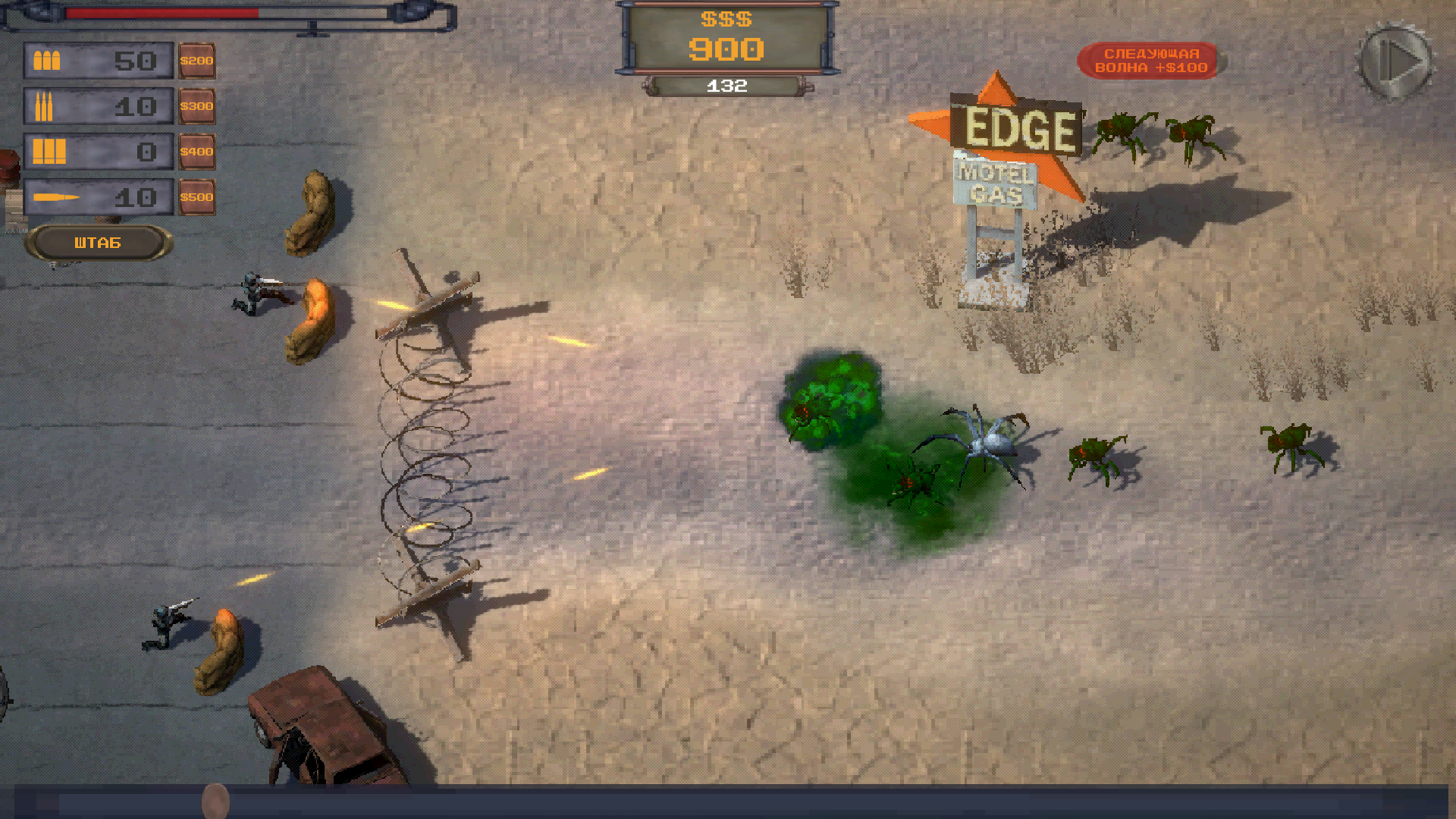Click the scrollbar thumb at bottom left
Screen dimensions: 1456x819
click(216, 801)
